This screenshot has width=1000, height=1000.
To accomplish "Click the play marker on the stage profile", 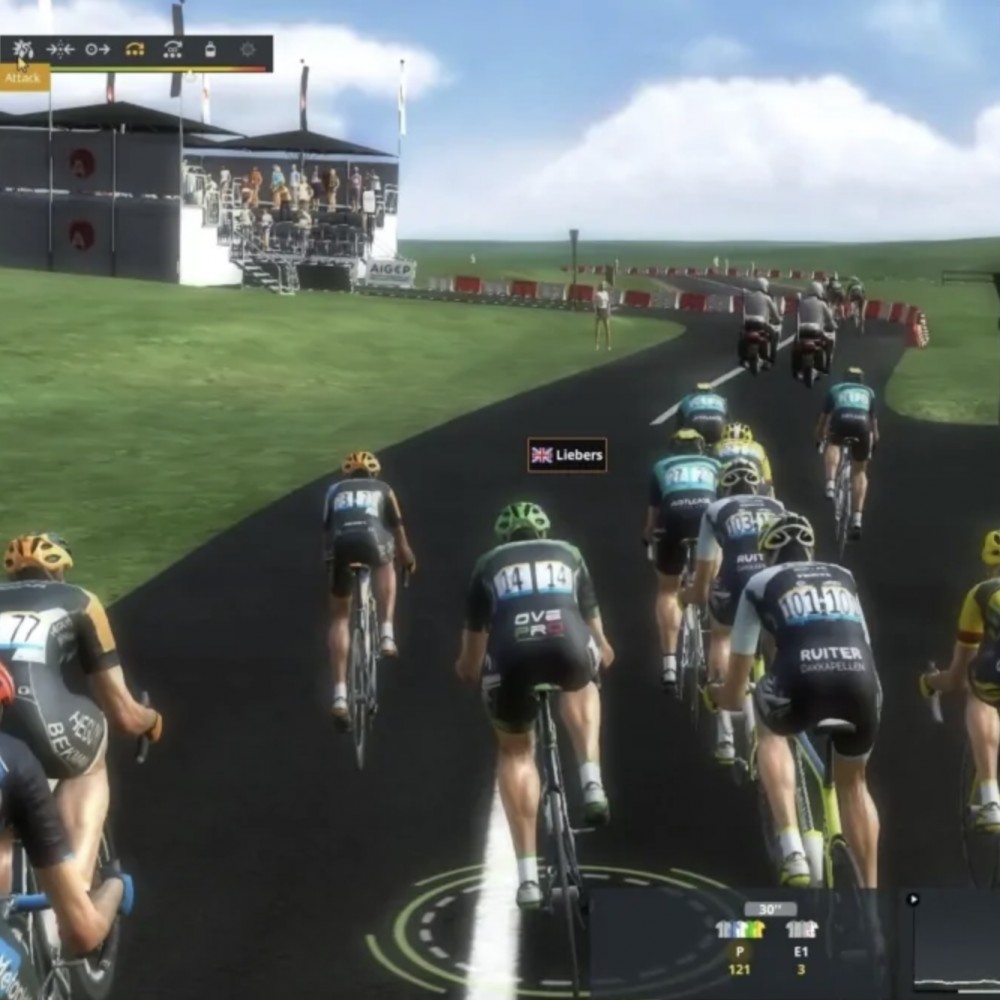I will [x=912, y=899].
